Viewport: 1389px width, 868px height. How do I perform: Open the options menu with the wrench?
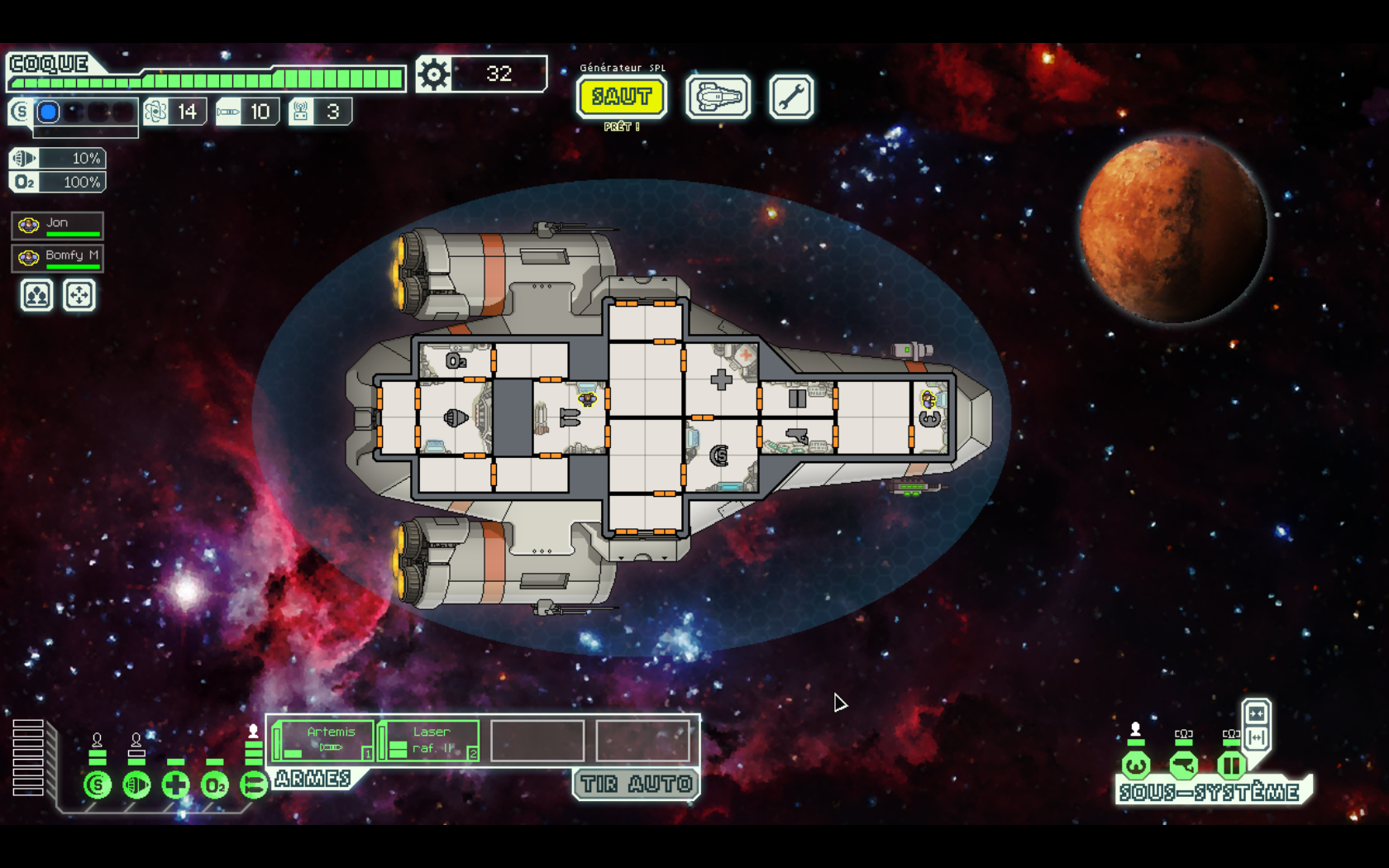(x=791, y=98)
